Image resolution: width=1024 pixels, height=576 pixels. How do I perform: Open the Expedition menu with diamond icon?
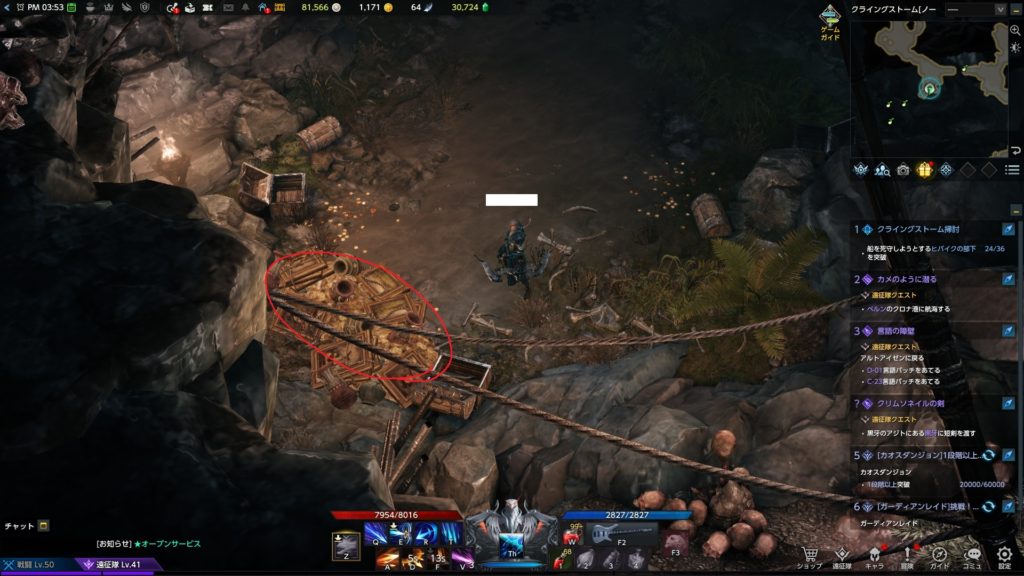tap(843, 556)
